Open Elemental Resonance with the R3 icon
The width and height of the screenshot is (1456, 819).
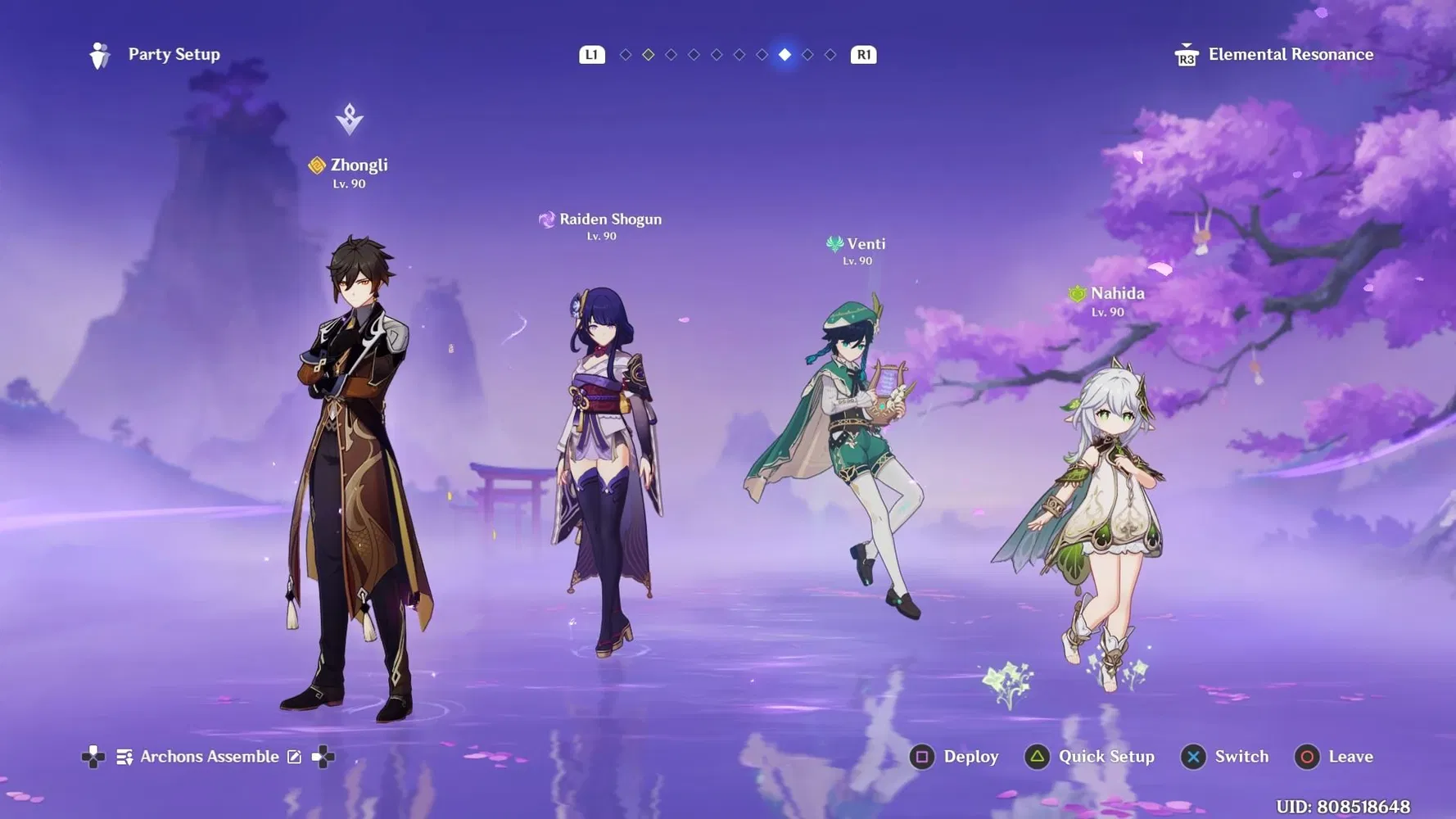coord(1185,54)
